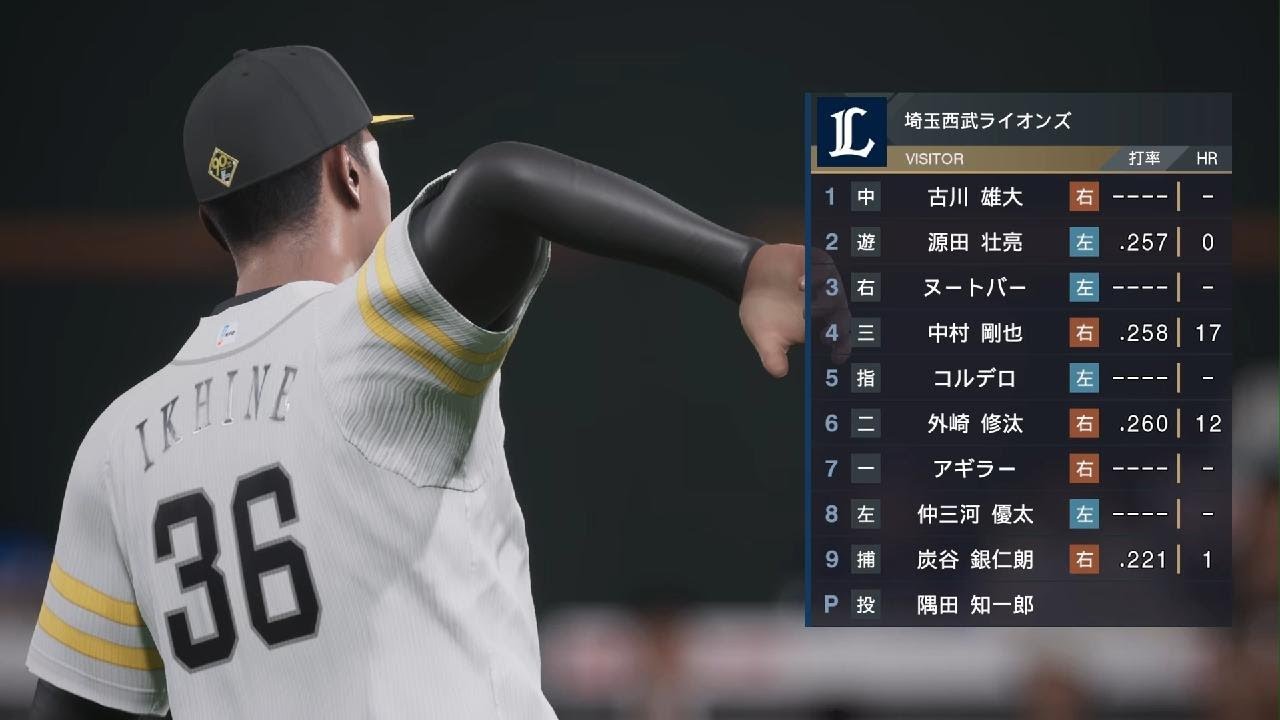Screen dimensions: 1280x720
Task: Toggle the 左 handedness marker for 仲三河 優太
Action: (1087, 514)
